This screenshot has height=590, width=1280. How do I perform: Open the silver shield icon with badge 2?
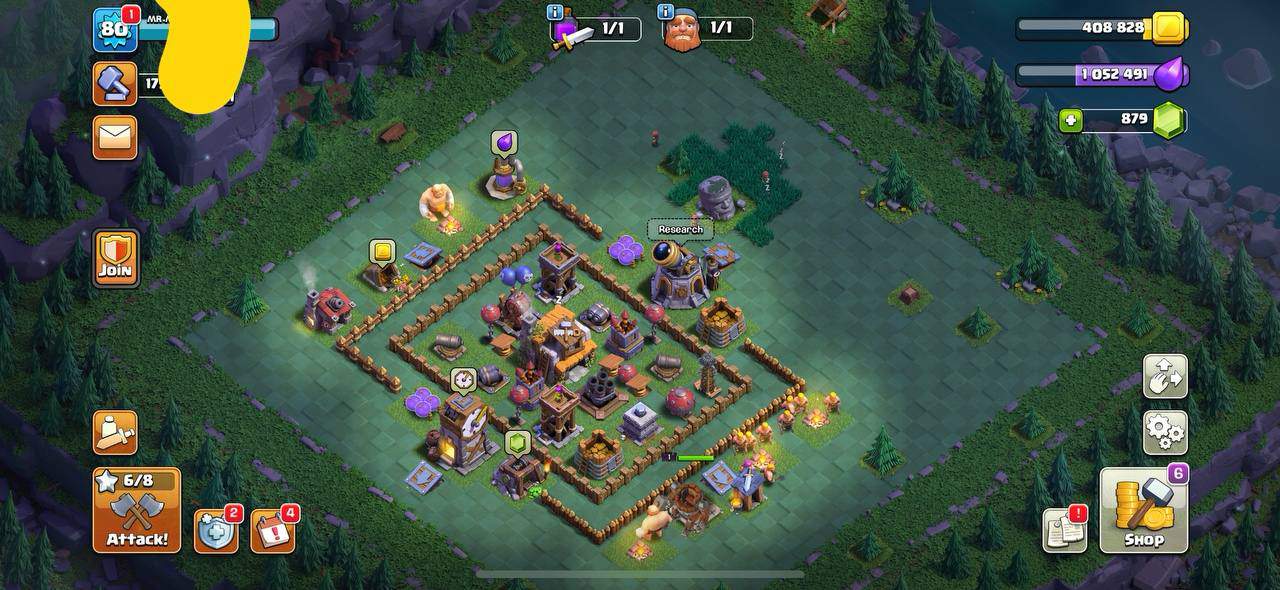click(x=216, y=531)
